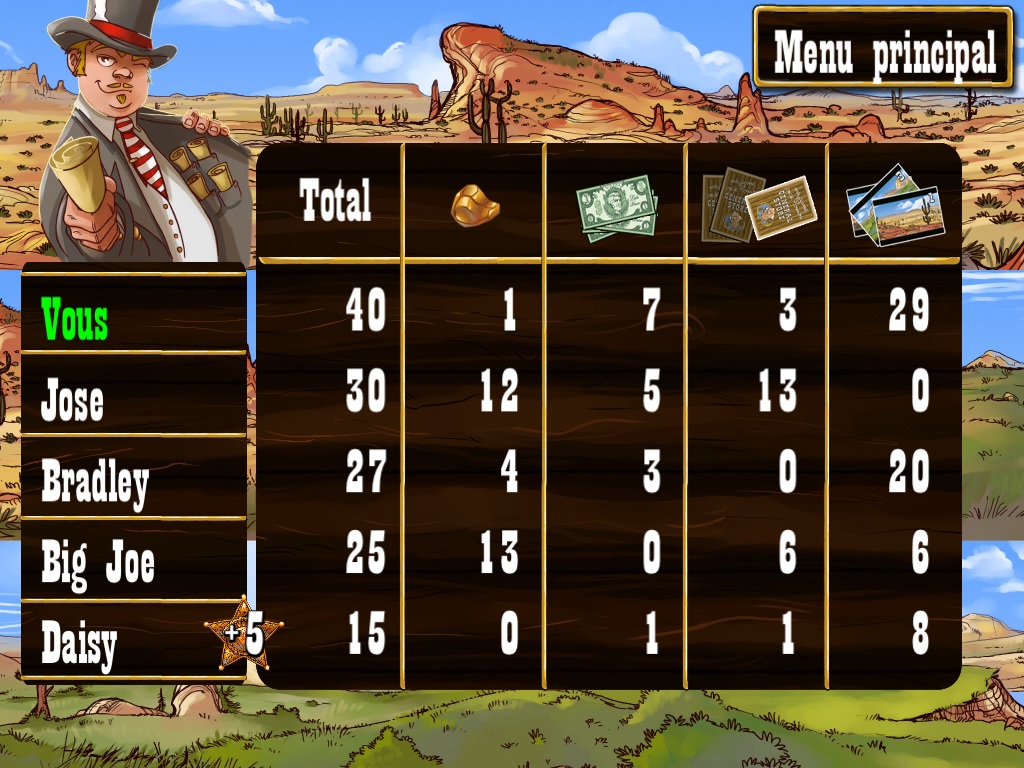Viewport: 1024px width, 768px height.
Task: Select the Big Joe player row
Action: (134, 562)
